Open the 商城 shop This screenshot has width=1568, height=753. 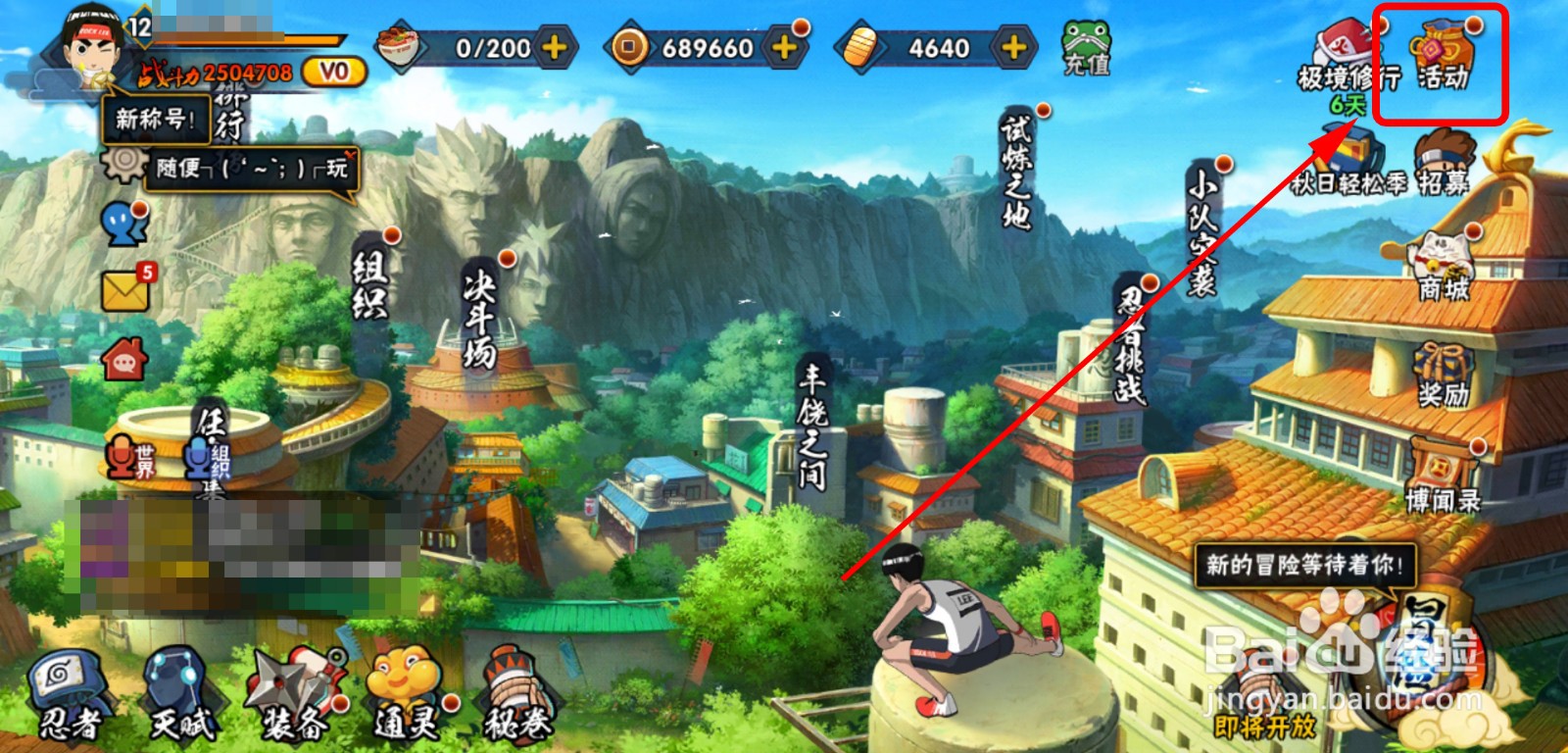pyautogui.click(x=1443, y=265)
